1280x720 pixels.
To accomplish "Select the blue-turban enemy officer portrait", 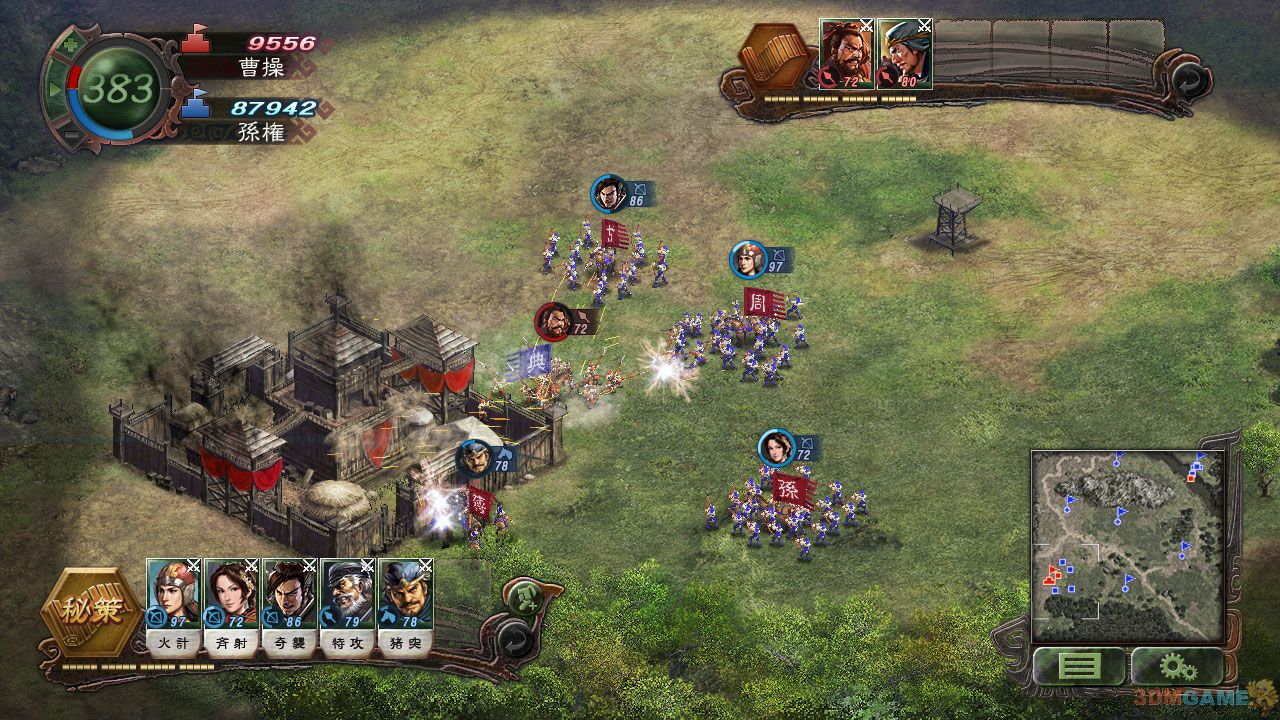I will click(905, 54).
